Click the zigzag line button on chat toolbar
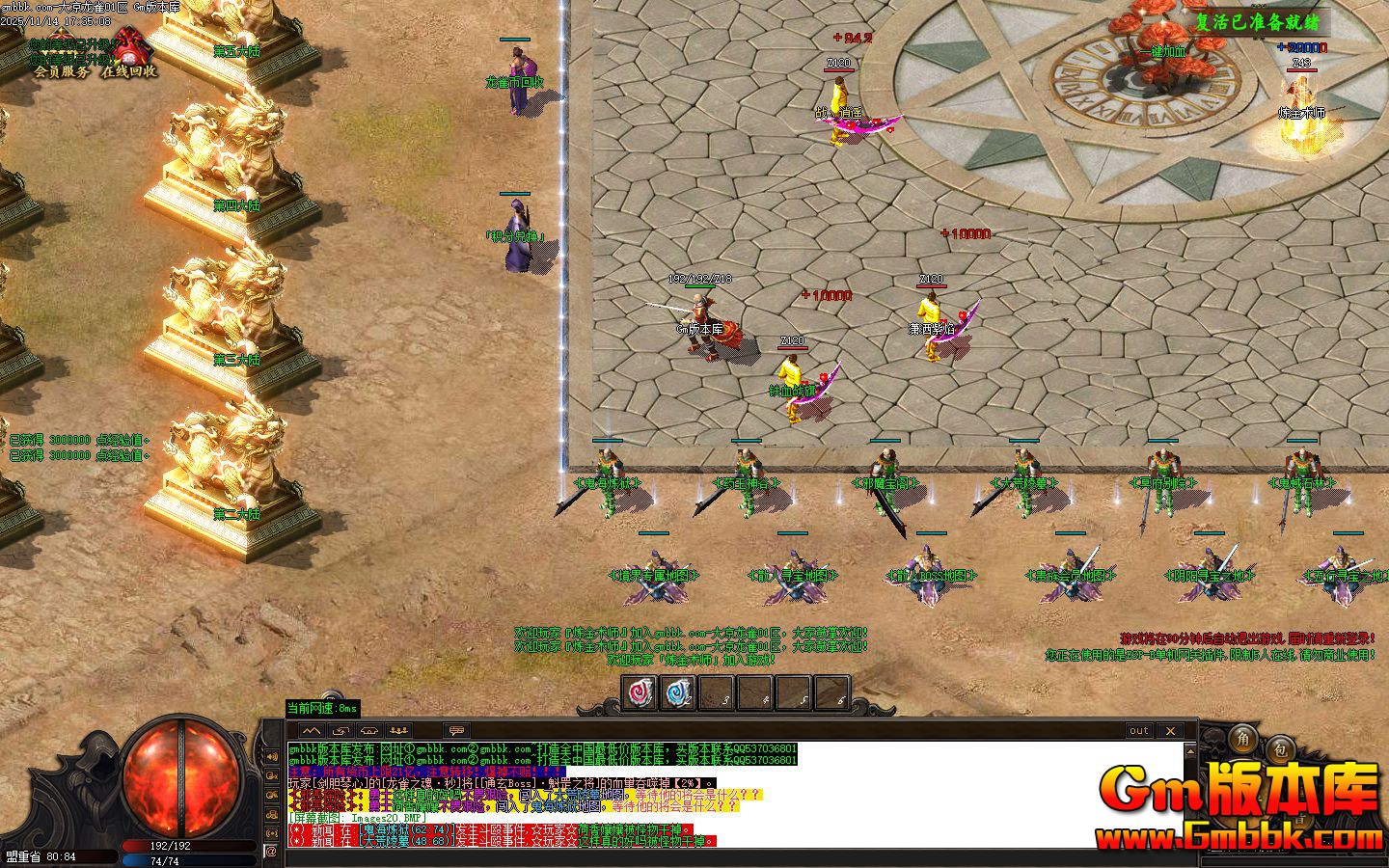 click(x=311, y=730)
